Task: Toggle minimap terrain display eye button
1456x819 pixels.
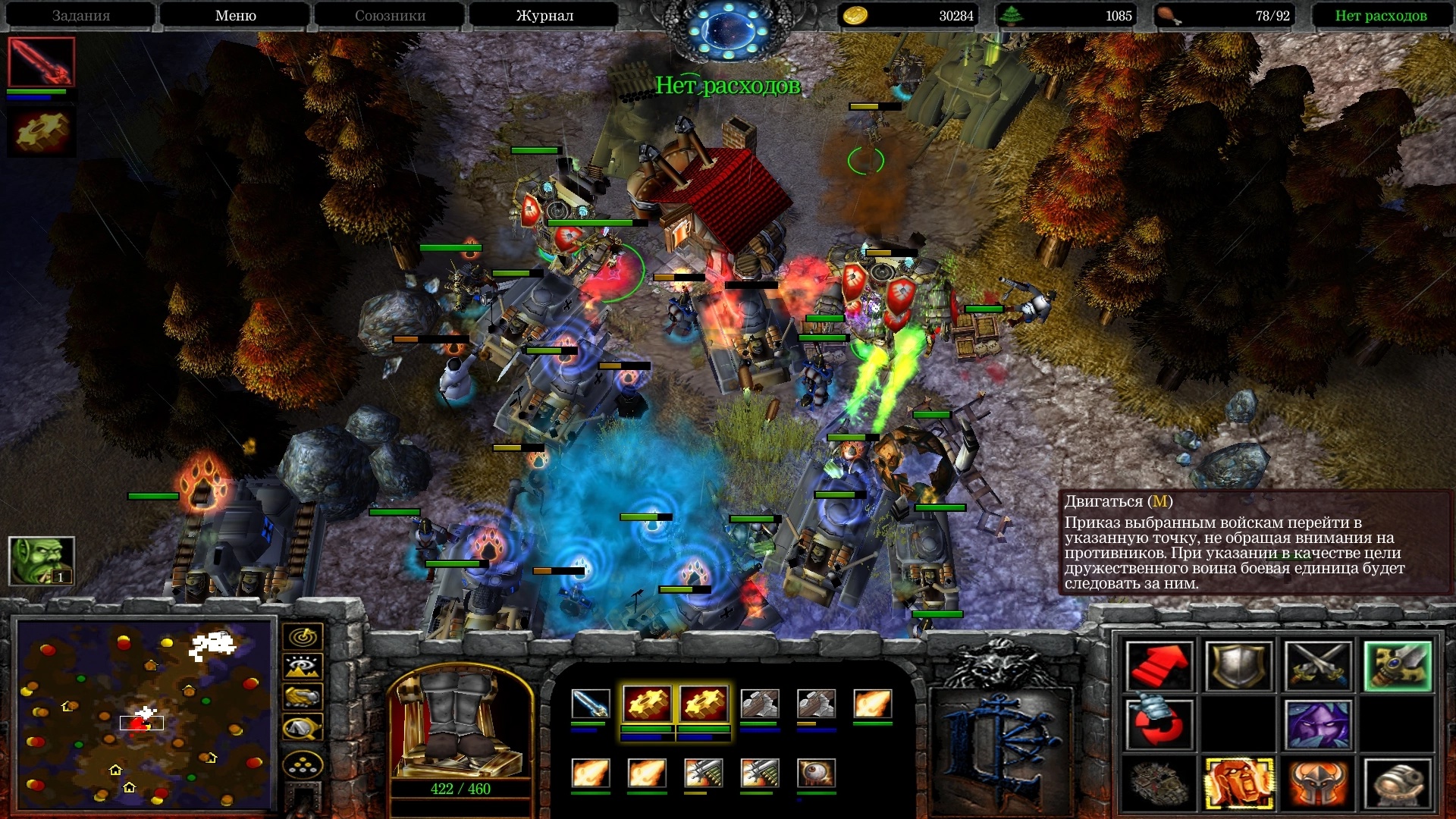Action: [303, 667]
